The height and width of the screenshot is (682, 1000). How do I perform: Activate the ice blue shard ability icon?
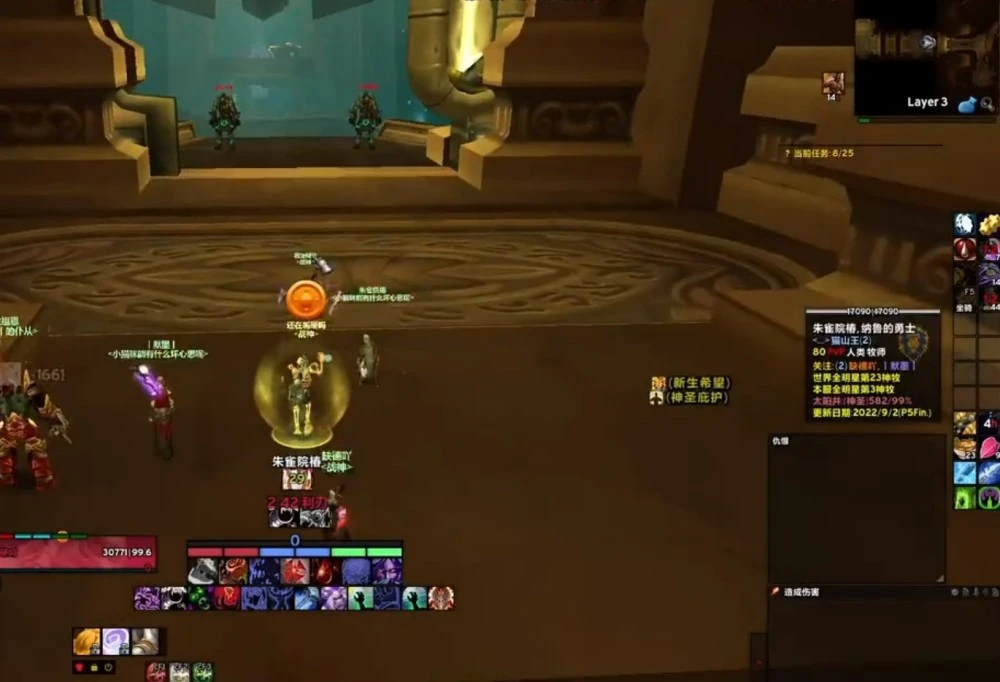click(964, 472)
